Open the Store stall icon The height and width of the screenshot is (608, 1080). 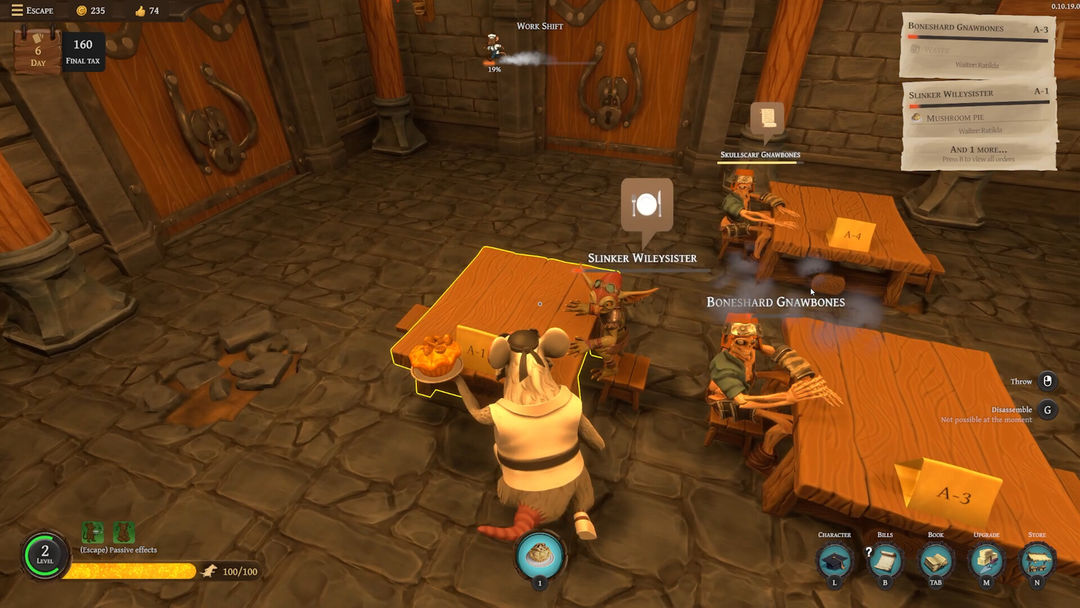1037,561
